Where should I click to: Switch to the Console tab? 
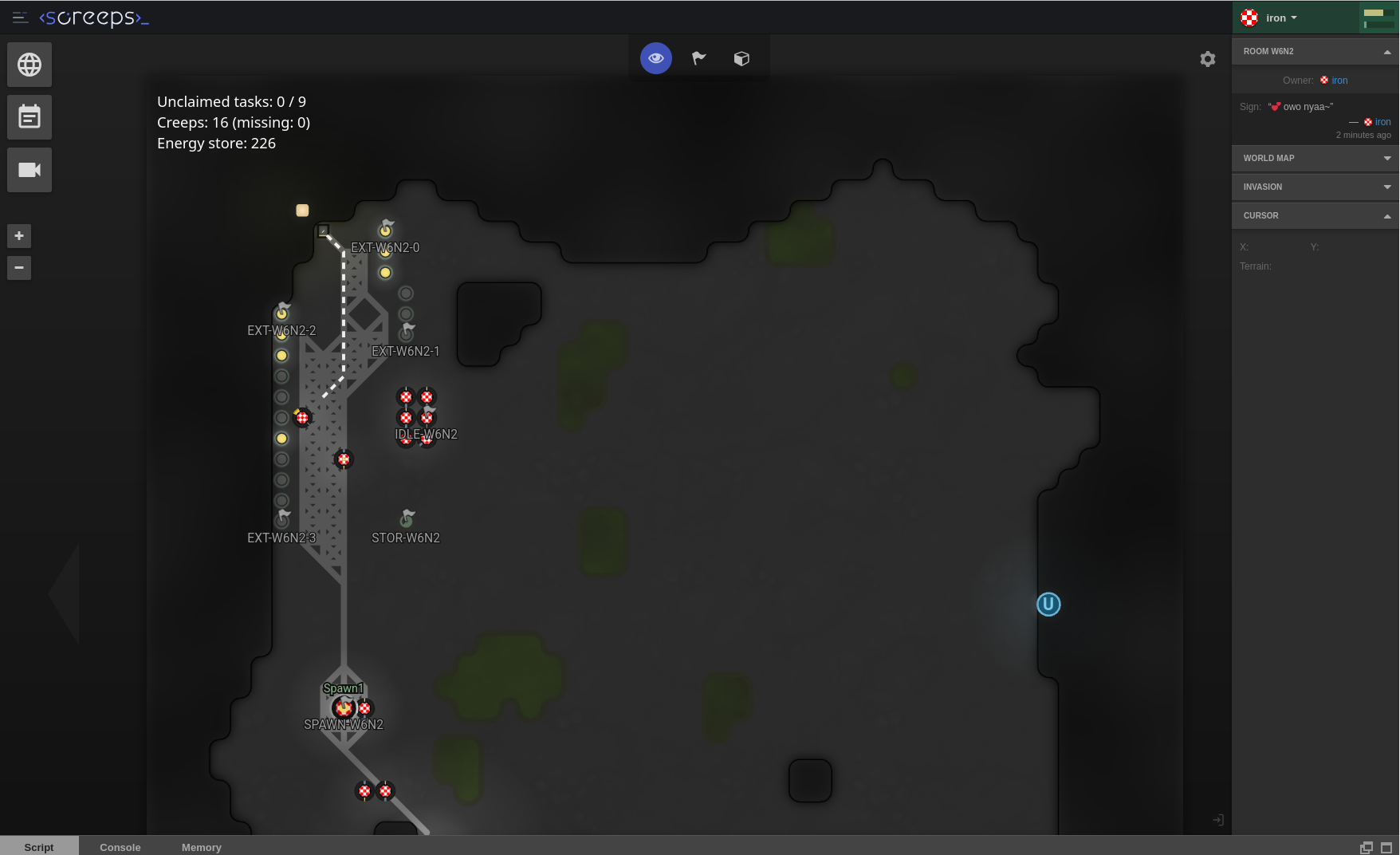[x=120, y=847]
